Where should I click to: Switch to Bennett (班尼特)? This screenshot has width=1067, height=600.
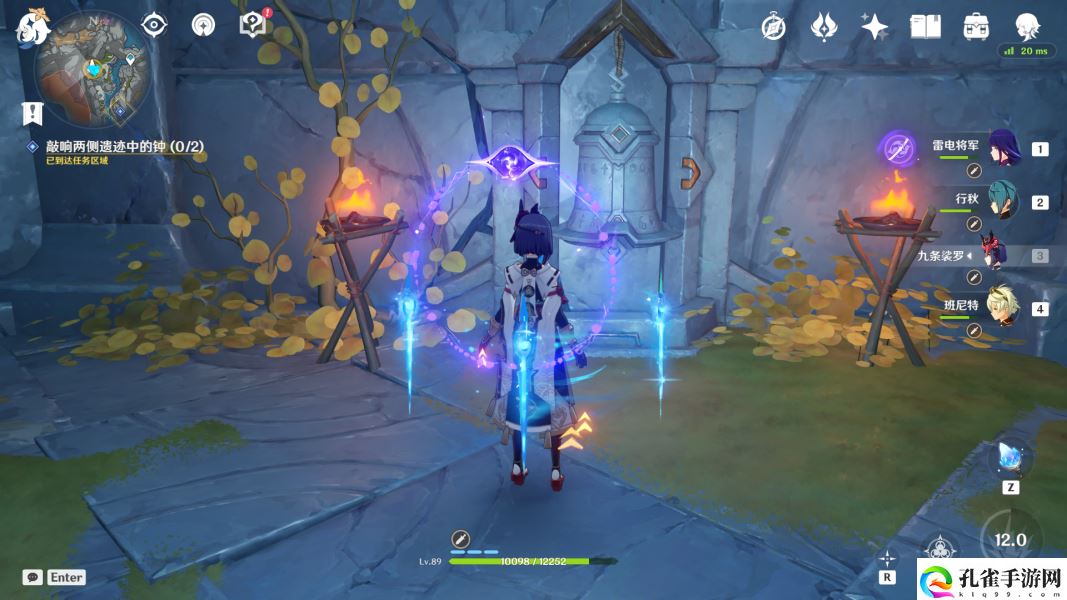tap(1002, 307)
